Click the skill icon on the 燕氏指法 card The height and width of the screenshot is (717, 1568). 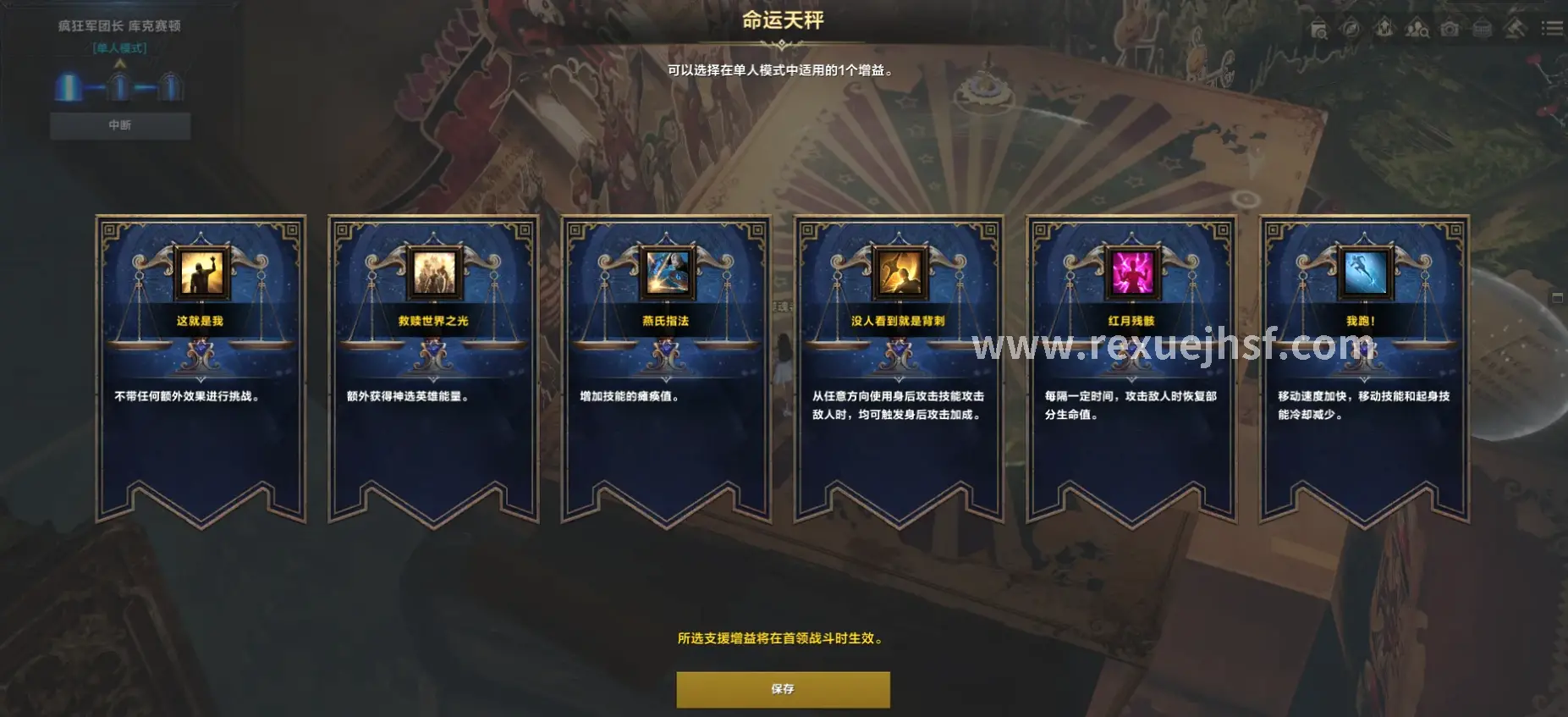(665, 269)
